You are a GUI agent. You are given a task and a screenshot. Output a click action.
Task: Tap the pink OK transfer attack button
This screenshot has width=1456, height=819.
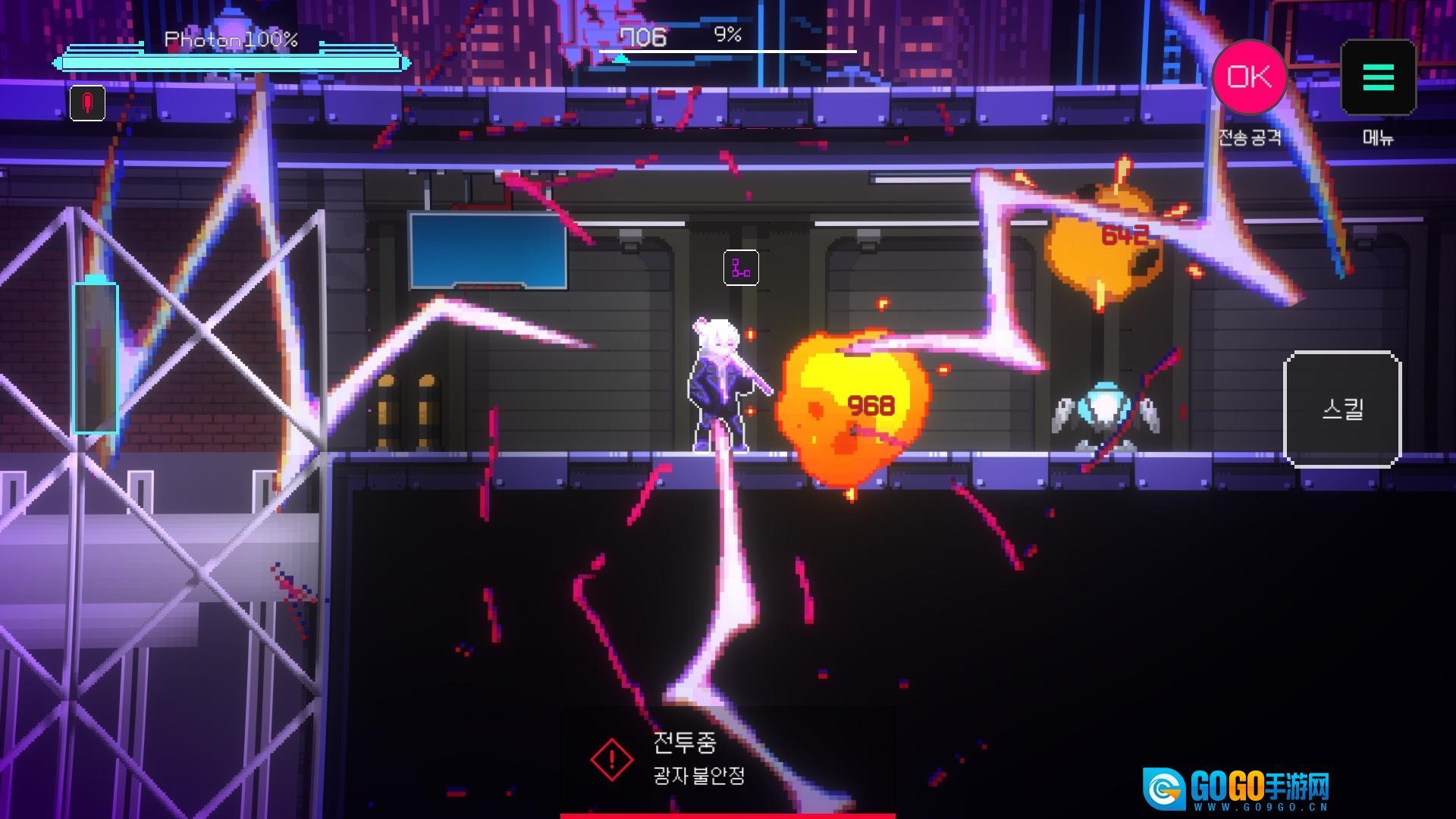pos(1248,77)
